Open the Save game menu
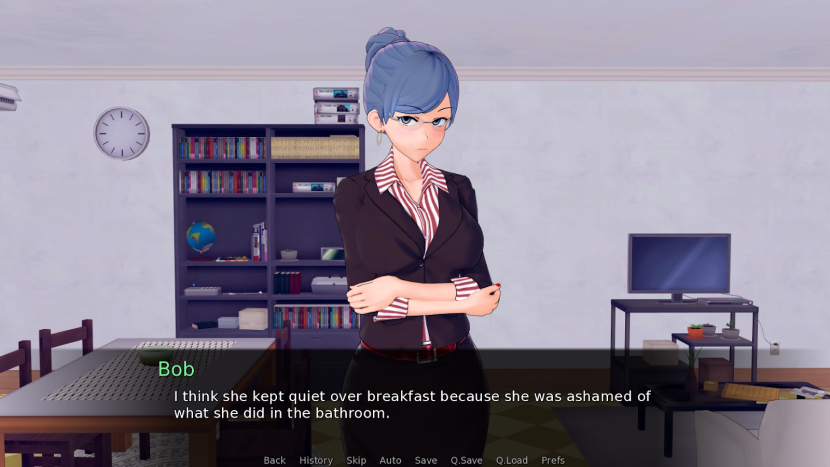 (x=426, y=460)
